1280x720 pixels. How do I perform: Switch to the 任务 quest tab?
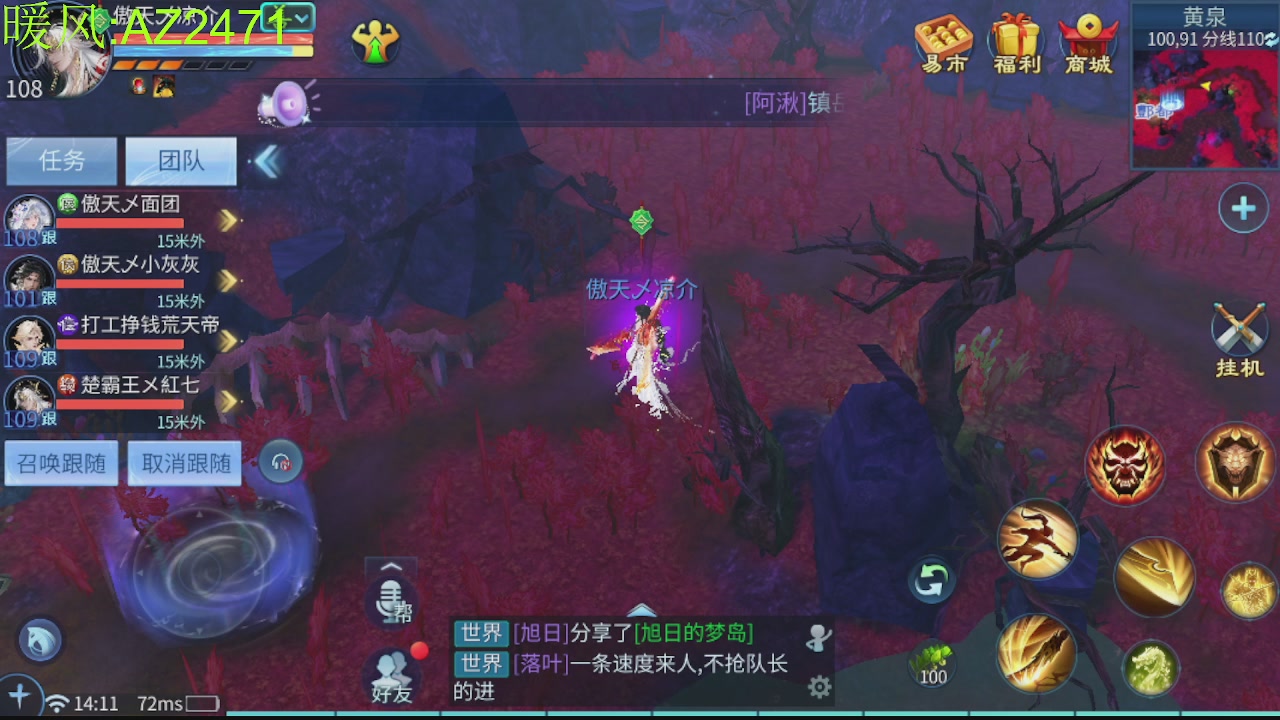click(x=61, y=161)
